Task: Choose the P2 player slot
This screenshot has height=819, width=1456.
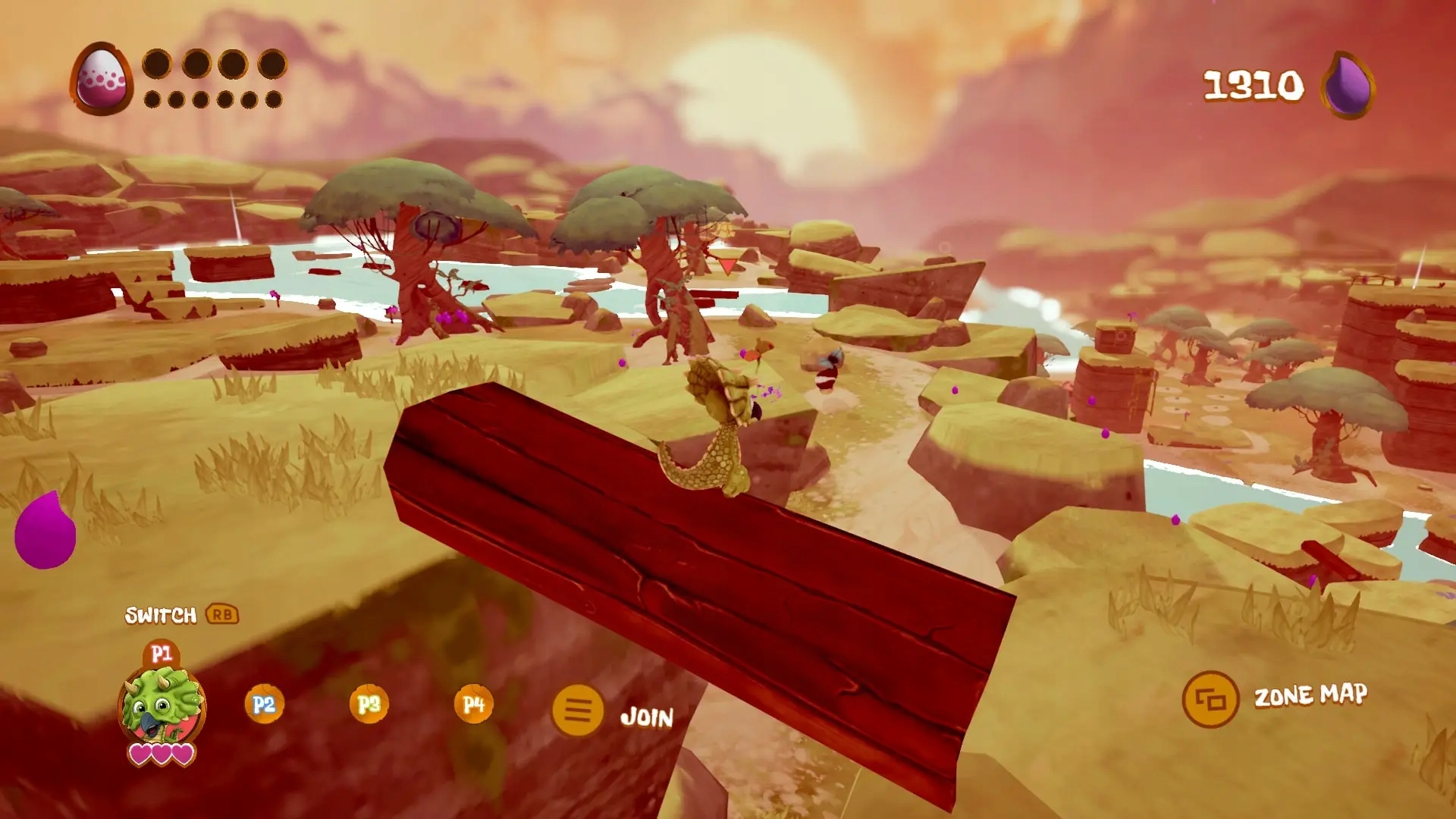Action: pyautogui.click(x=264, y=704)
